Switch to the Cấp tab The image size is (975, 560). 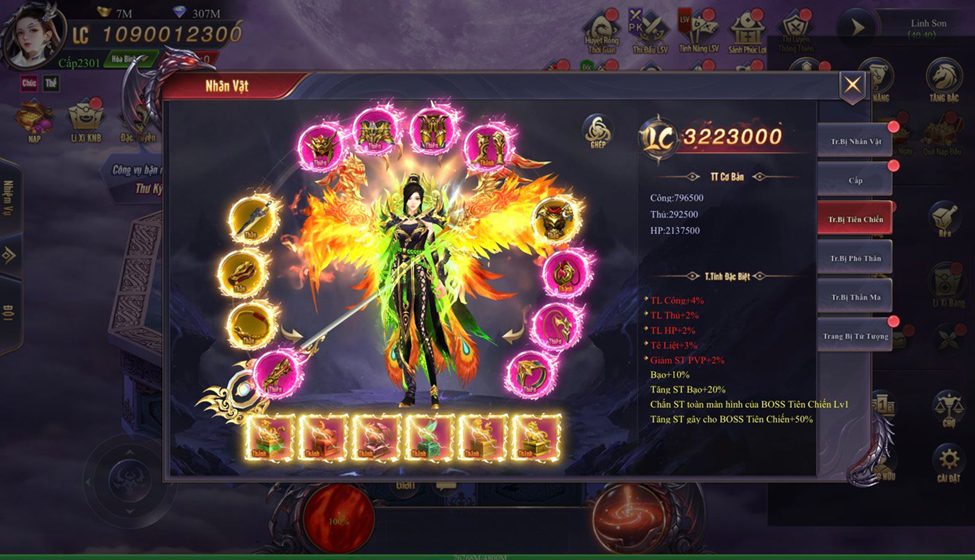pos(854,181)
